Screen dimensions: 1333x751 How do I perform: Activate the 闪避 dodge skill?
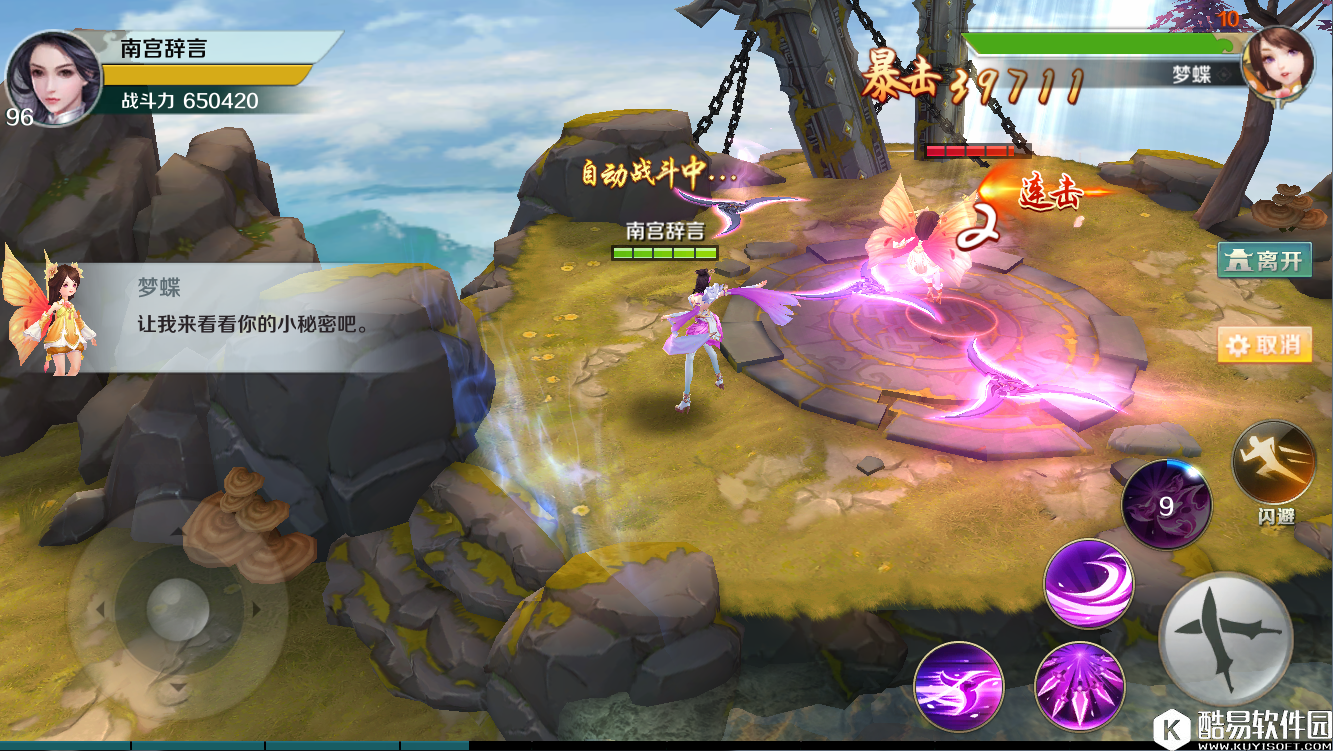(1274, 464)
